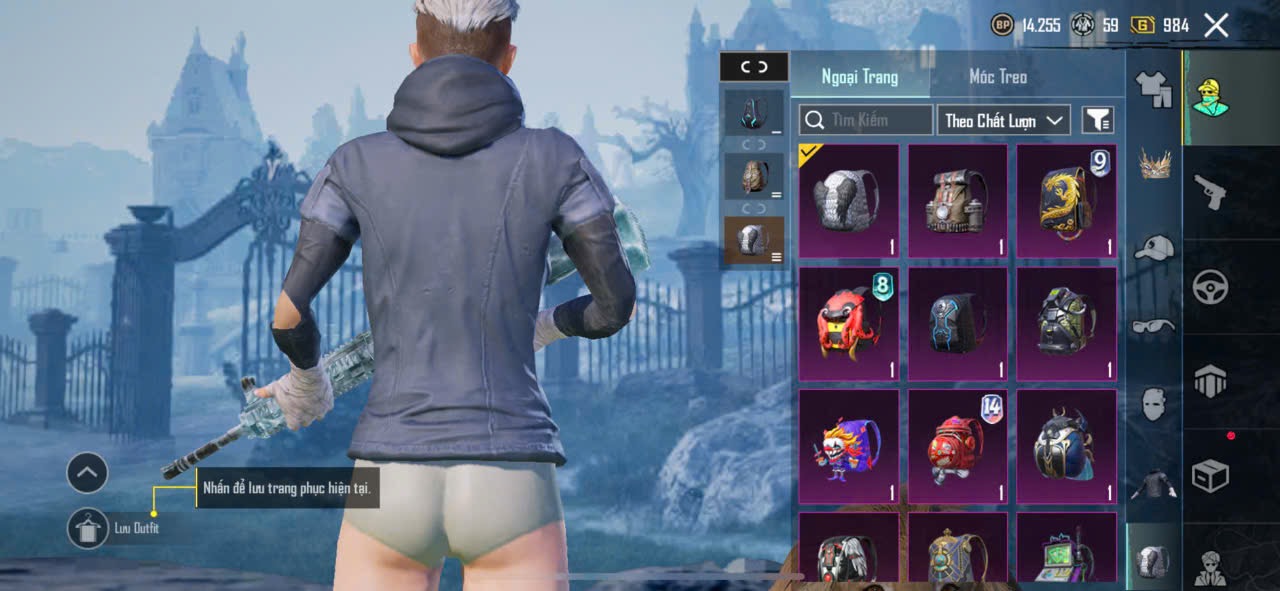Image resolution: width=1280 pixels, height=591 pixels.
Task: Click the Tìm Kiếm search box
Action: pos(866,120)
